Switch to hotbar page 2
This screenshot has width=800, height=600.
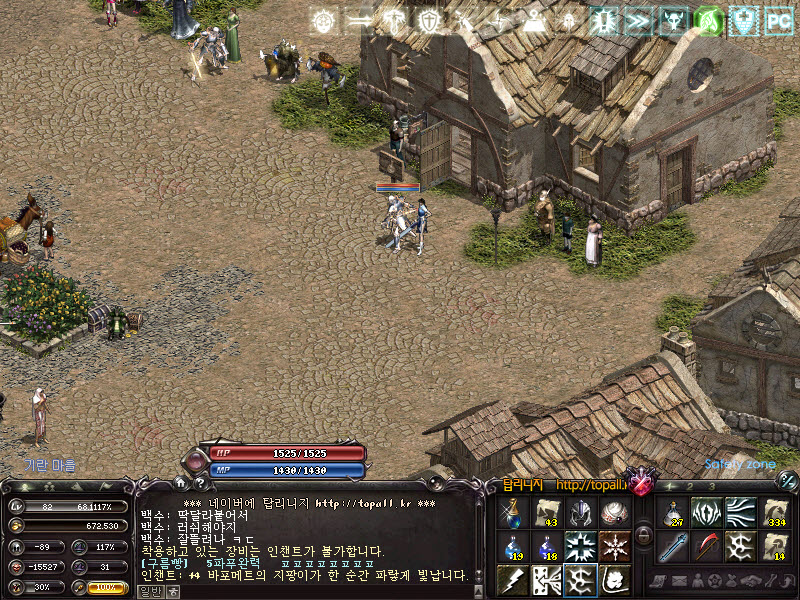click(691, 487)
